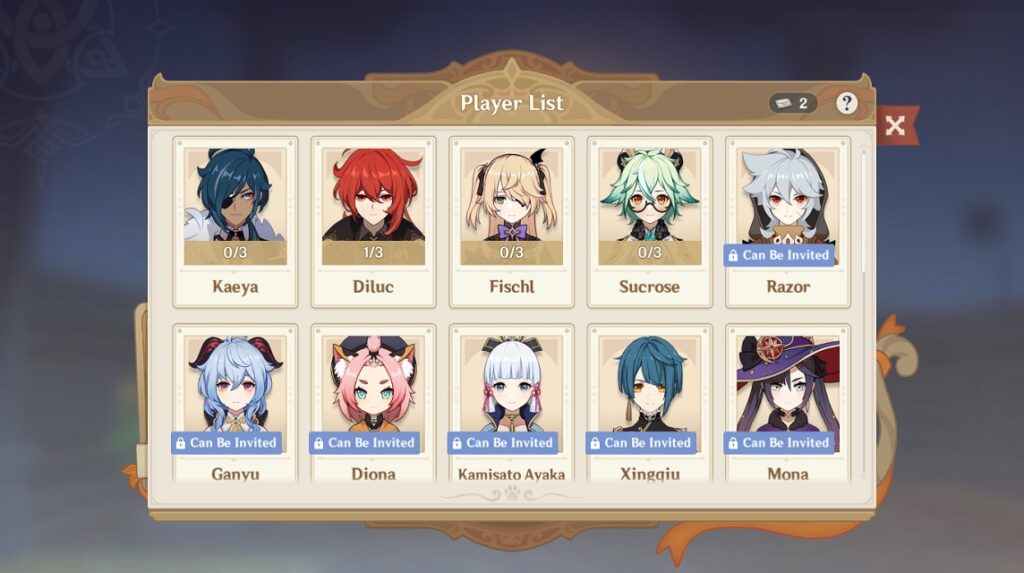Image resolution: width=1024 pixels, height=573 pixels.
Task: Pick Fischl from the Player List
Action: click(511, 221)
